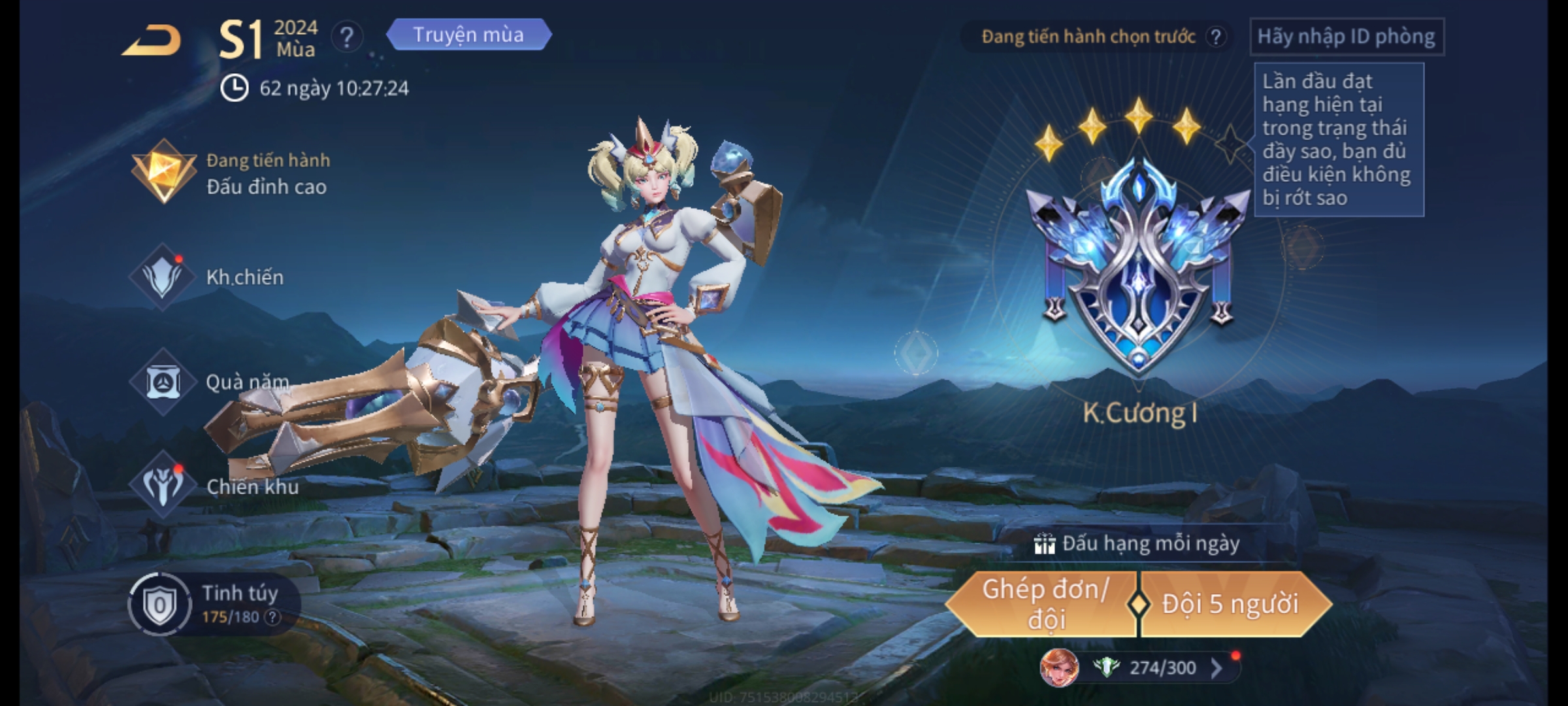Open Đấu đỉnh cao mode
Viewport: 1568px width, 706px height.
tap(229, 173)
